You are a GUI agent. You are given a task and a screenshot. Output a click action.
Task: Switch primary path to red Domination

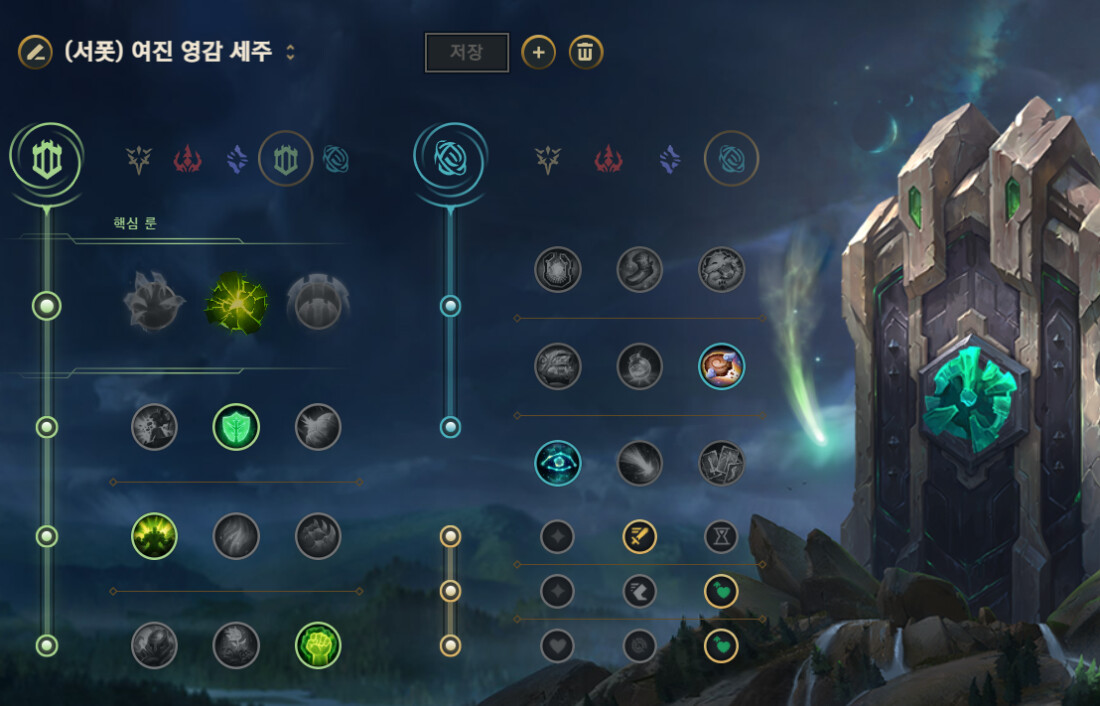point(188,160)
